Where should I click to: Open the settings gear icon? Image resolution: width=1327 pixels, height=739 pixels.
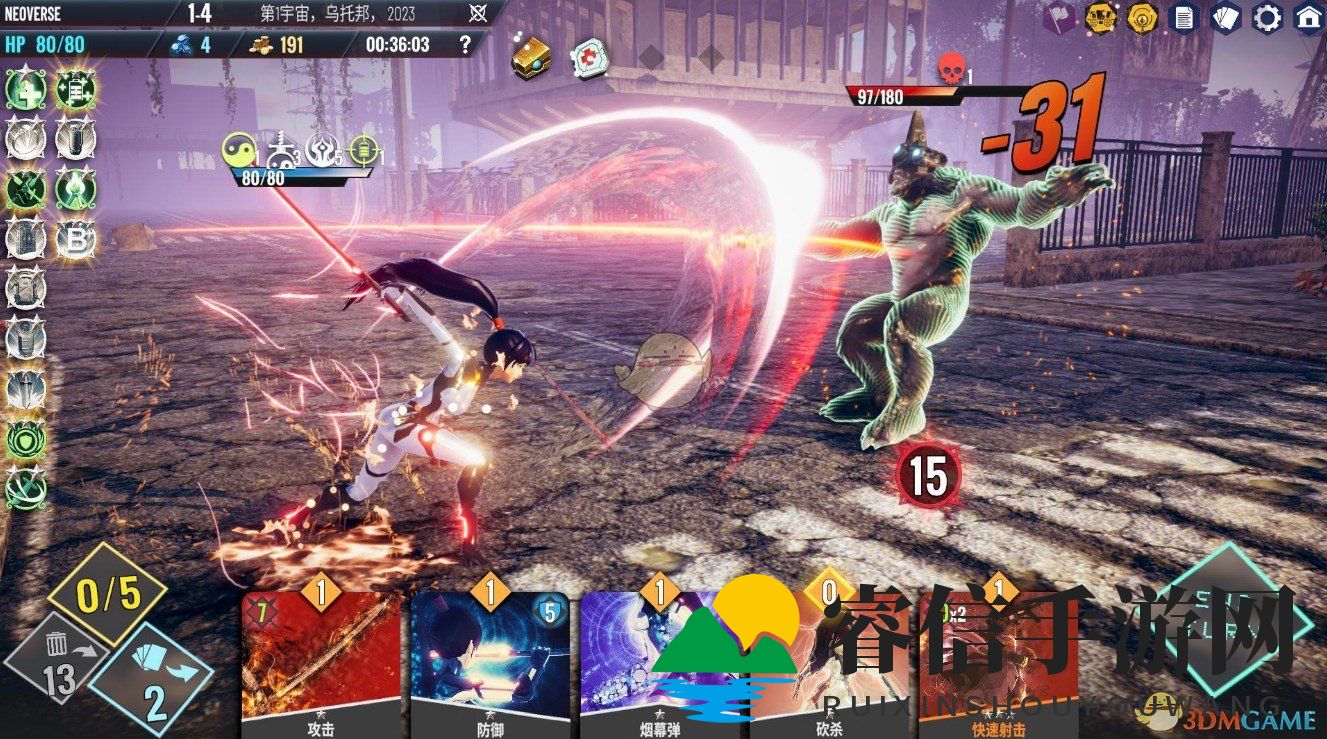[1267, 17]
